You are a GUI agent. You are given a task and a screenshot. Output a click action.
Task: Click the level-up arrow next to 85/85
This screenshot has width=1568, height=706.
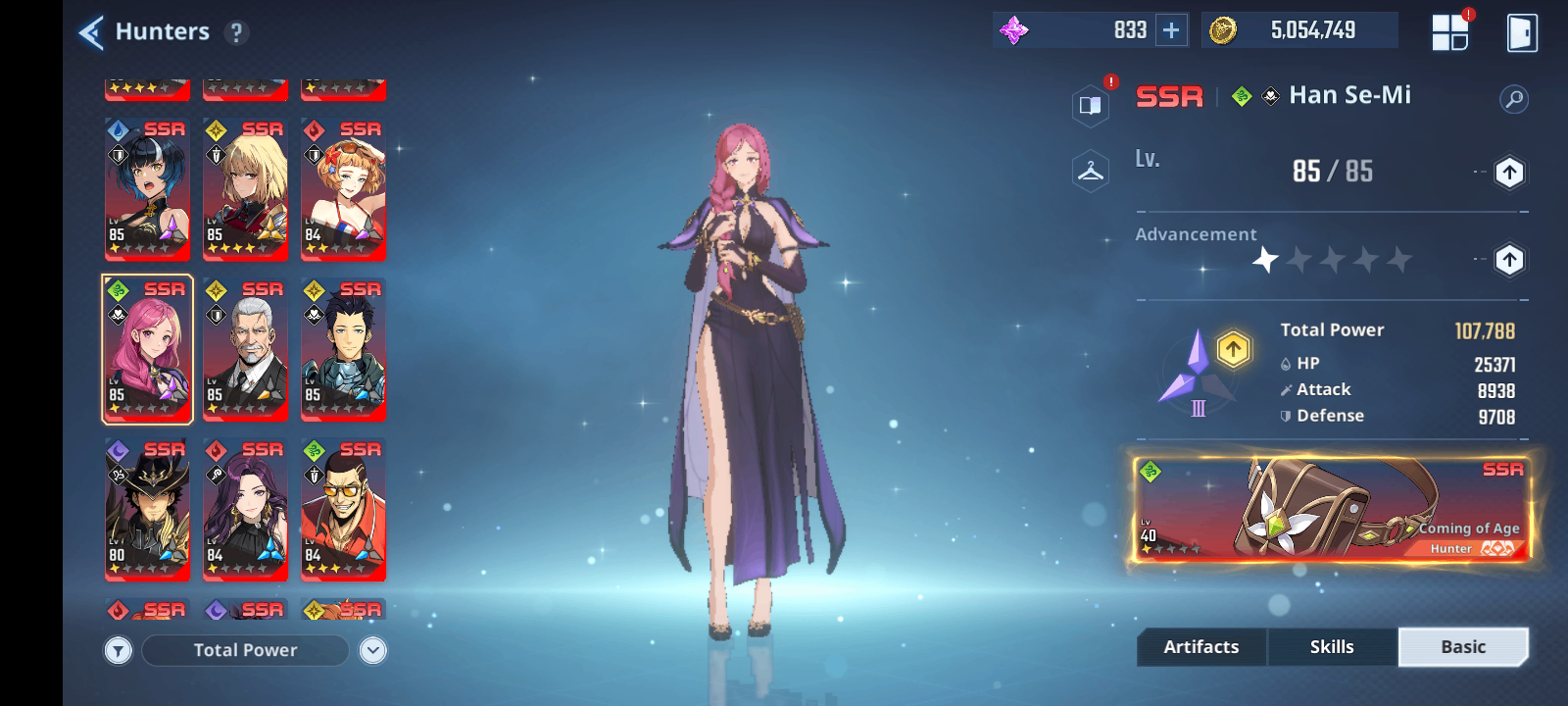pos(1508,171)
